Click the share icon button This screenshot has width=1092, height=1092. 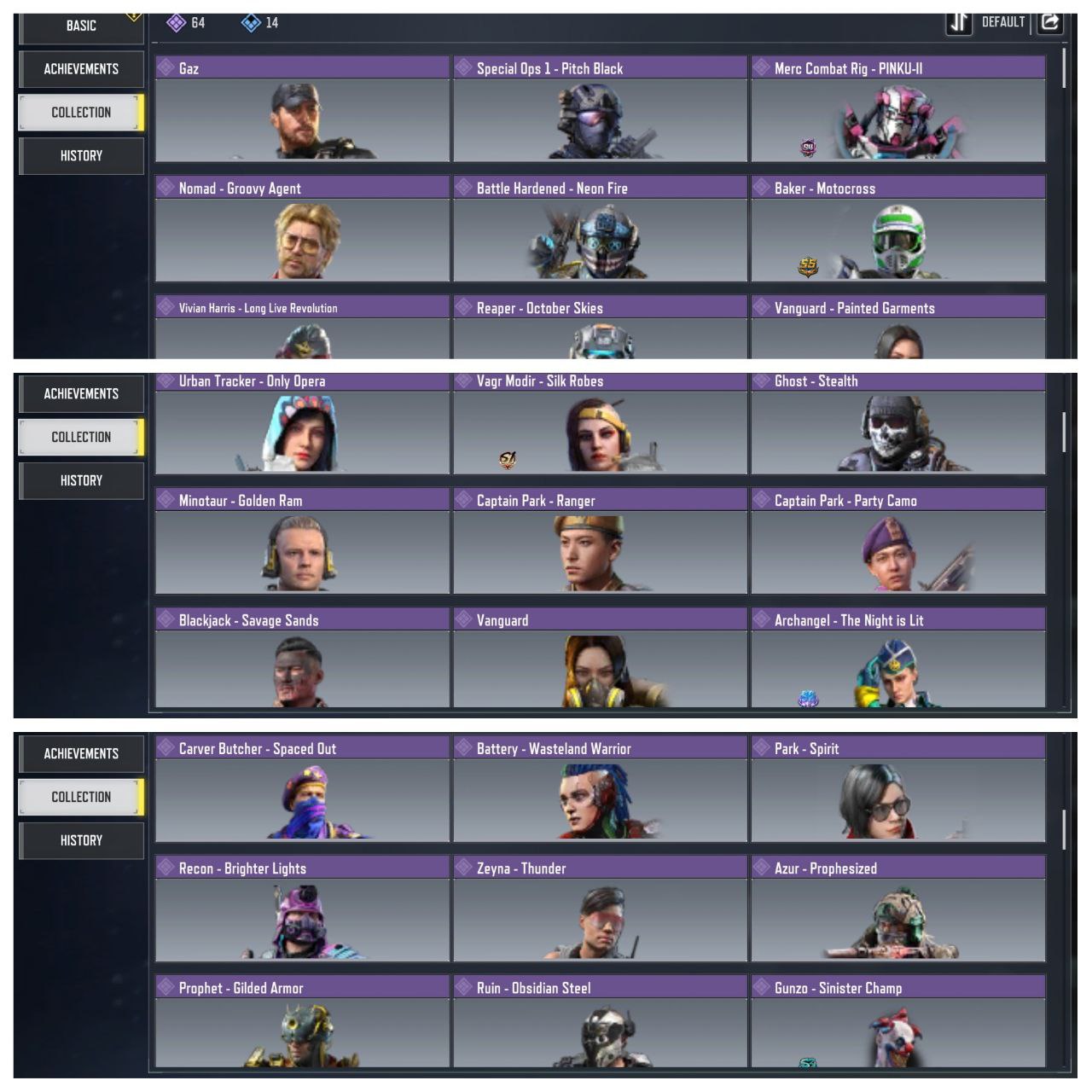tap(1050, 22)
